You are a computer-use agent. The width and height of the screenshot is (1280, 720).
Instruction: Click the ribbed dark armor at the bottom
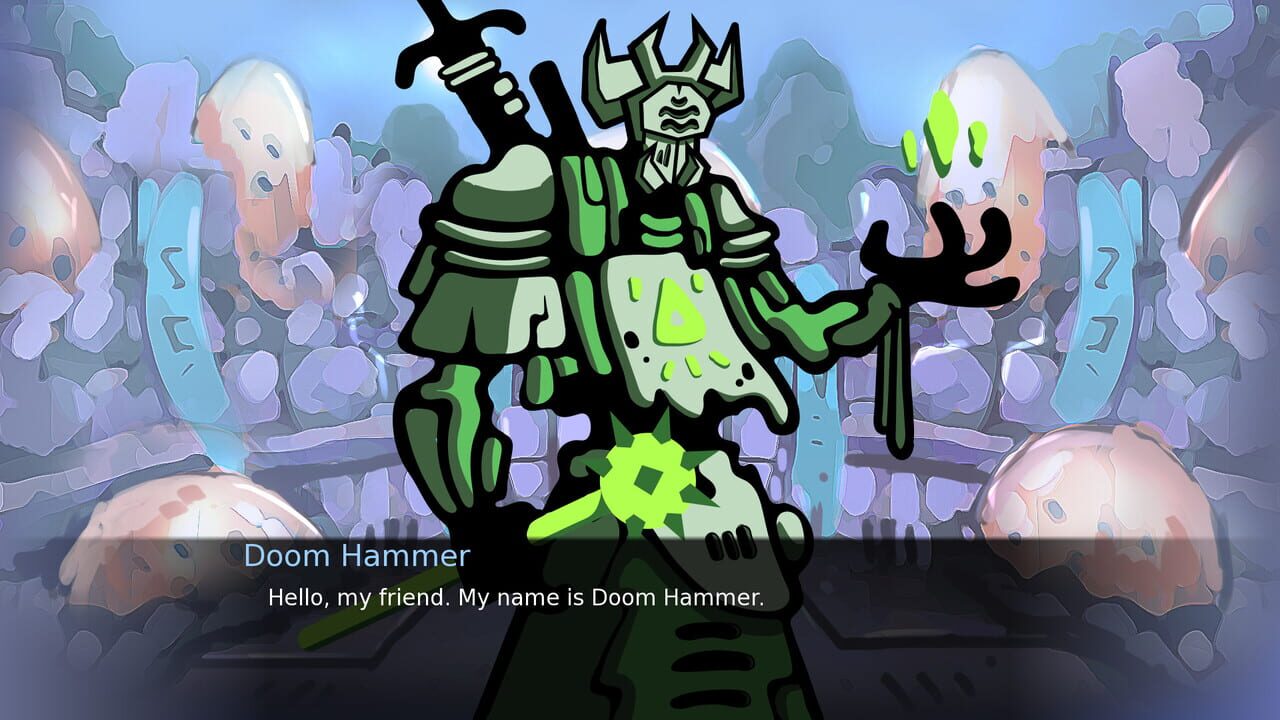coord(700,670)
